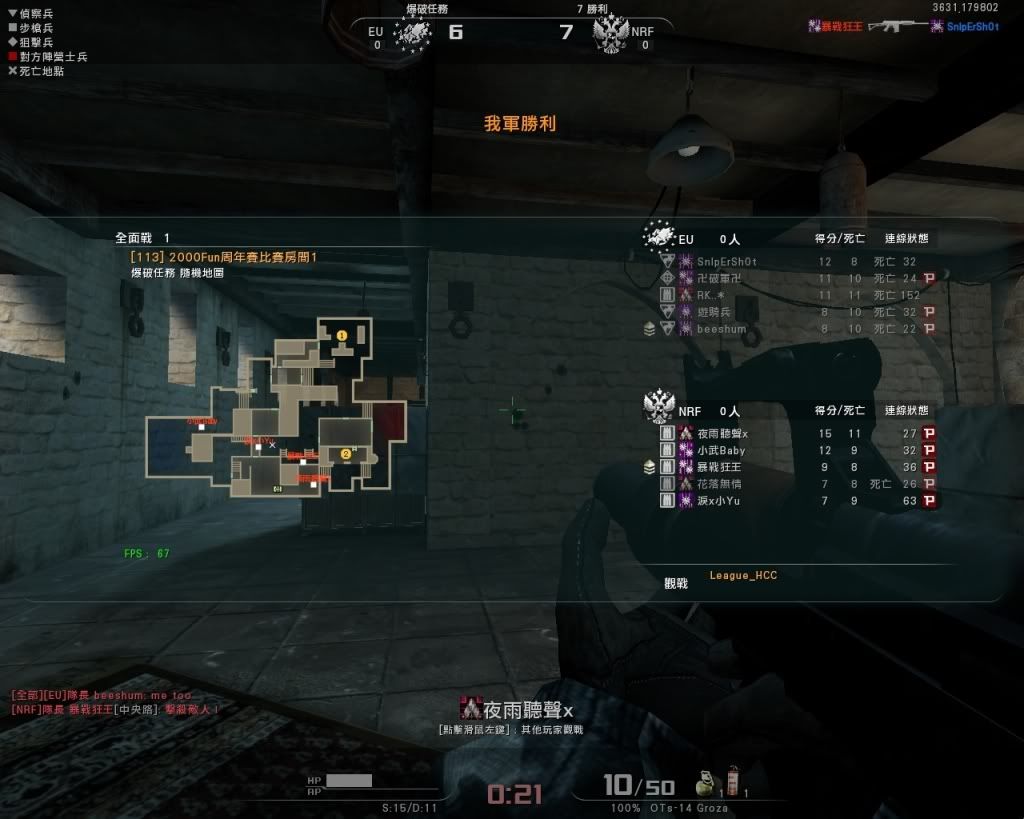Viewport: 1024px width, 819px height.
Task: Click player 暴戰狂王 in the NRF team list
Action: (x=720, y=467)
